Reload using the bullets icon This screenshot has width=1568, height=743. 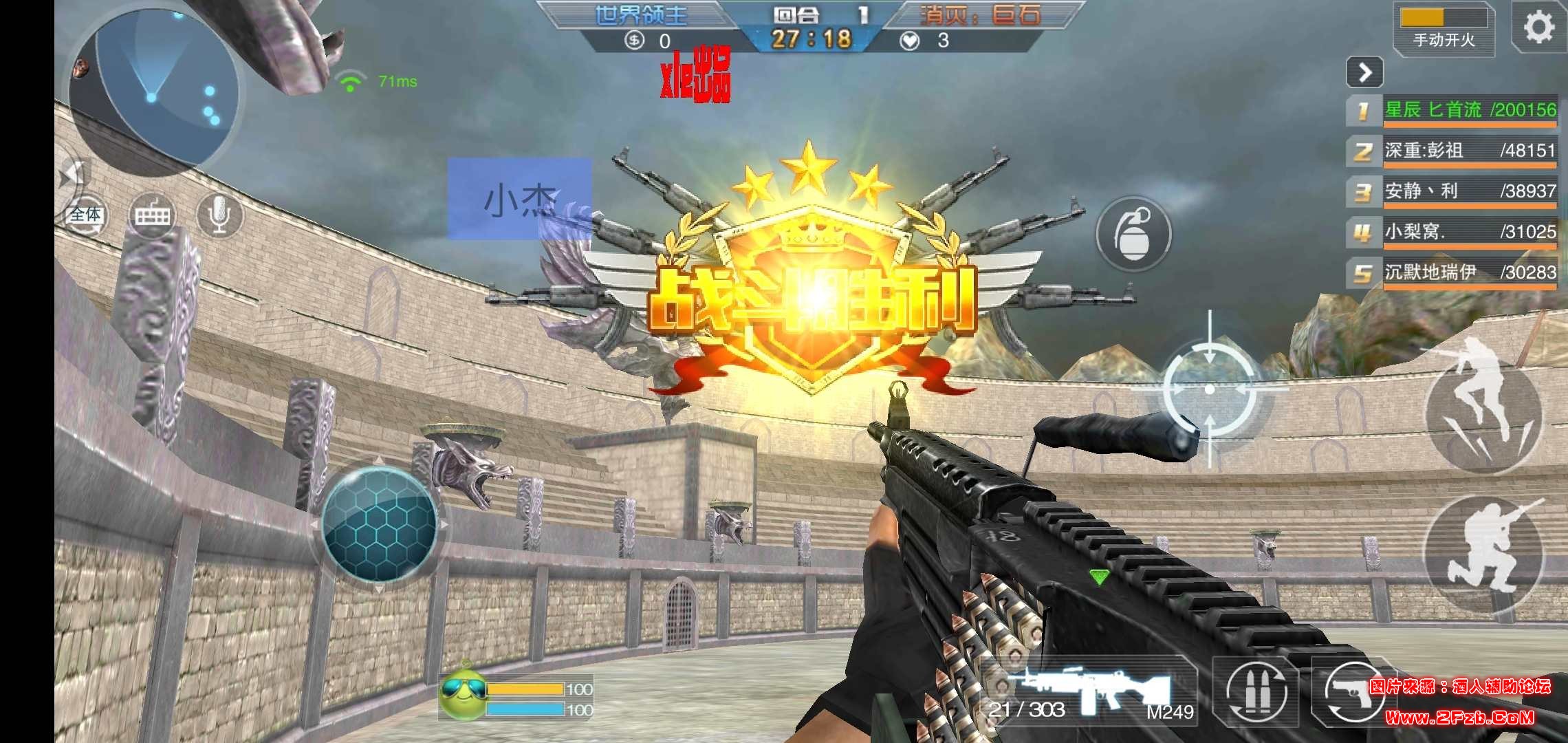tap(1256, 692)
